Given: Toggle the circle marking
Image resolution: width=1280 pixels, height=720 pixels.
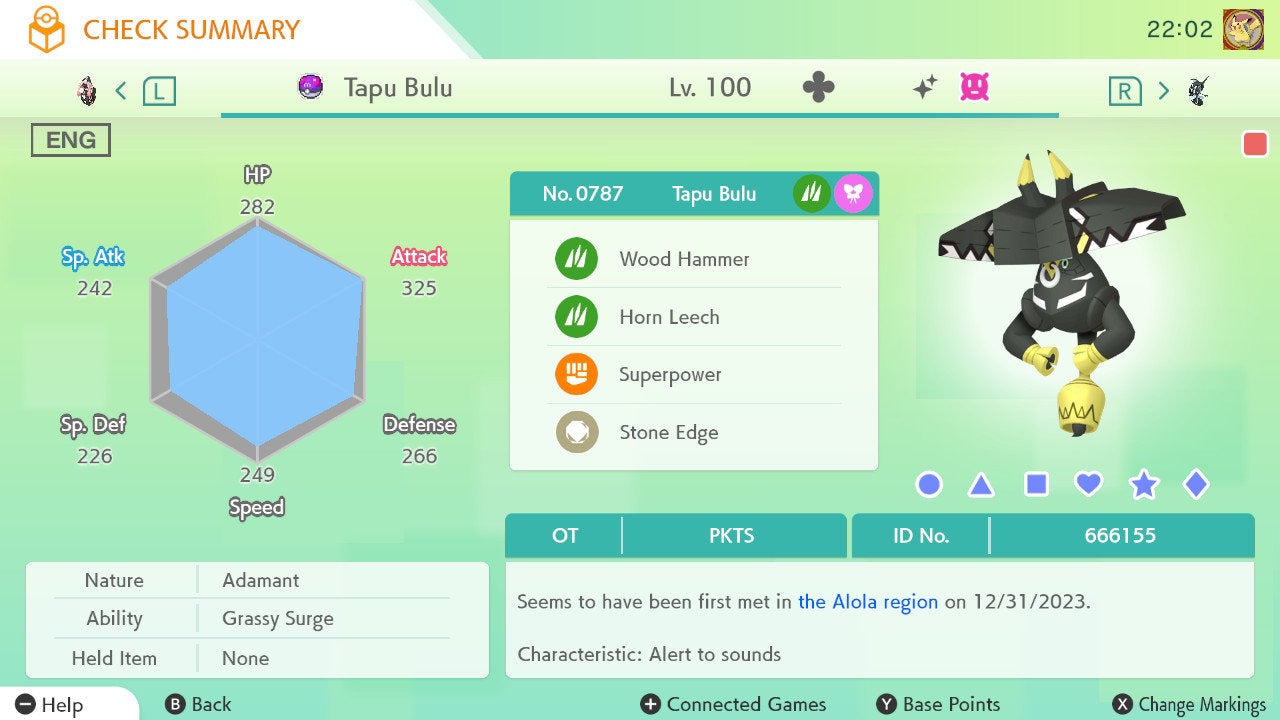Looking at the screenshot, I should point(929,485).
